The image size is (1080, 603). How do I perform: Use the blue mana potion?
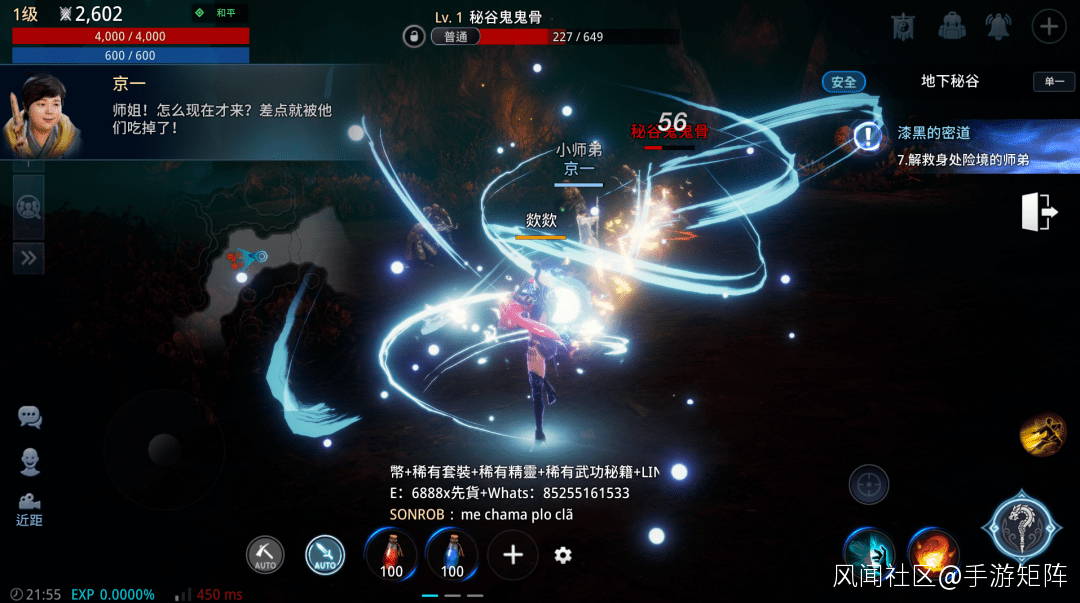[452, 554]
